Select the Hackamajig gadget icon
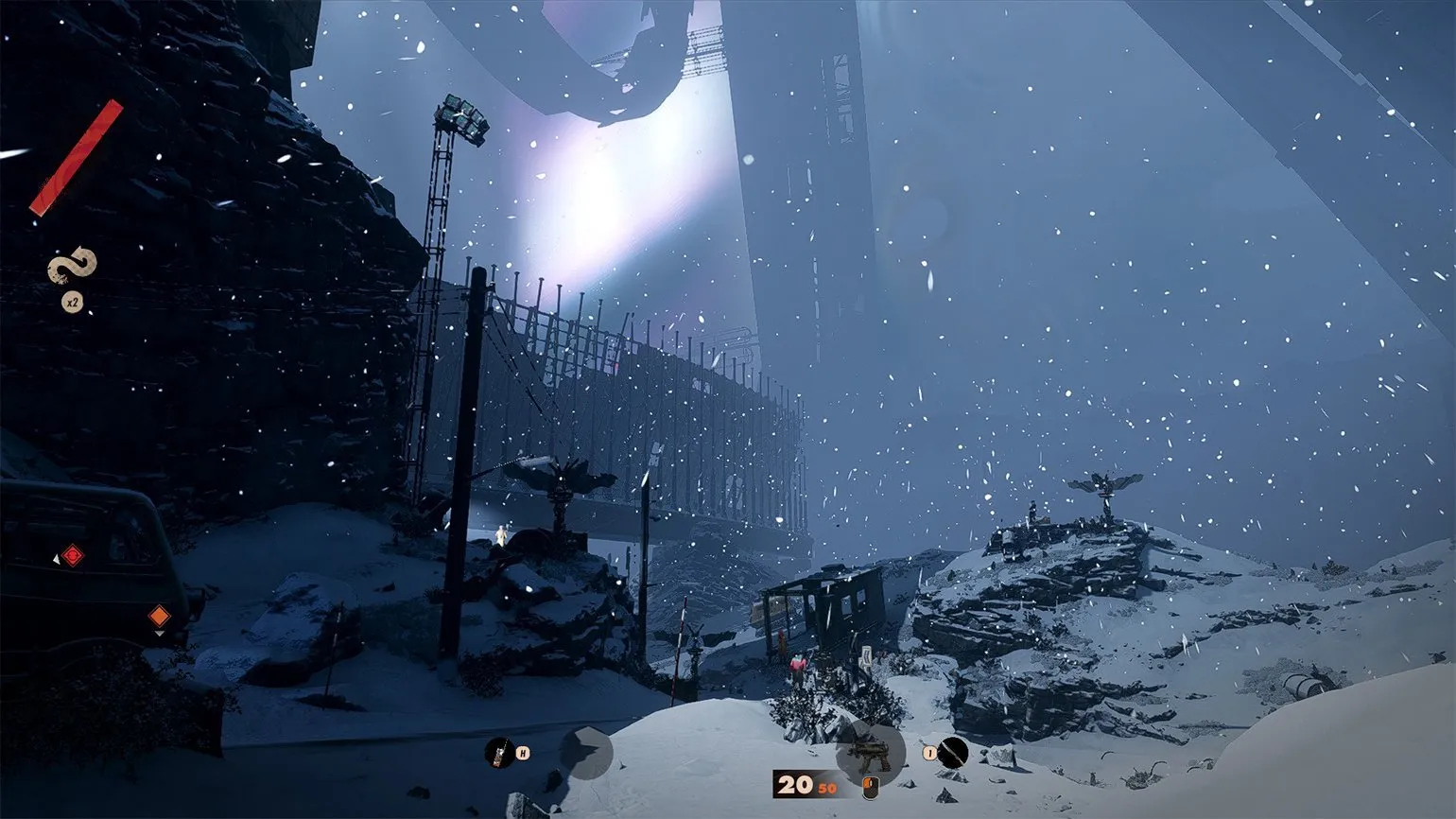 (499, 753)
